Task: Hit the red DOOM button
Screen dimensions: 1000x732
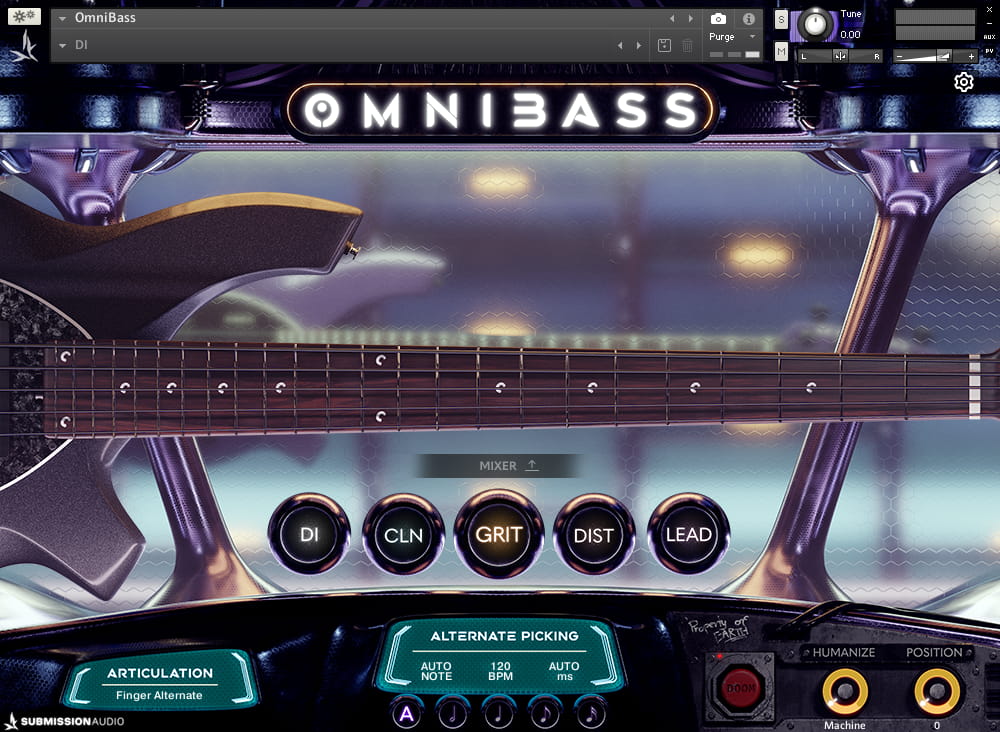Action: (739, 688)
